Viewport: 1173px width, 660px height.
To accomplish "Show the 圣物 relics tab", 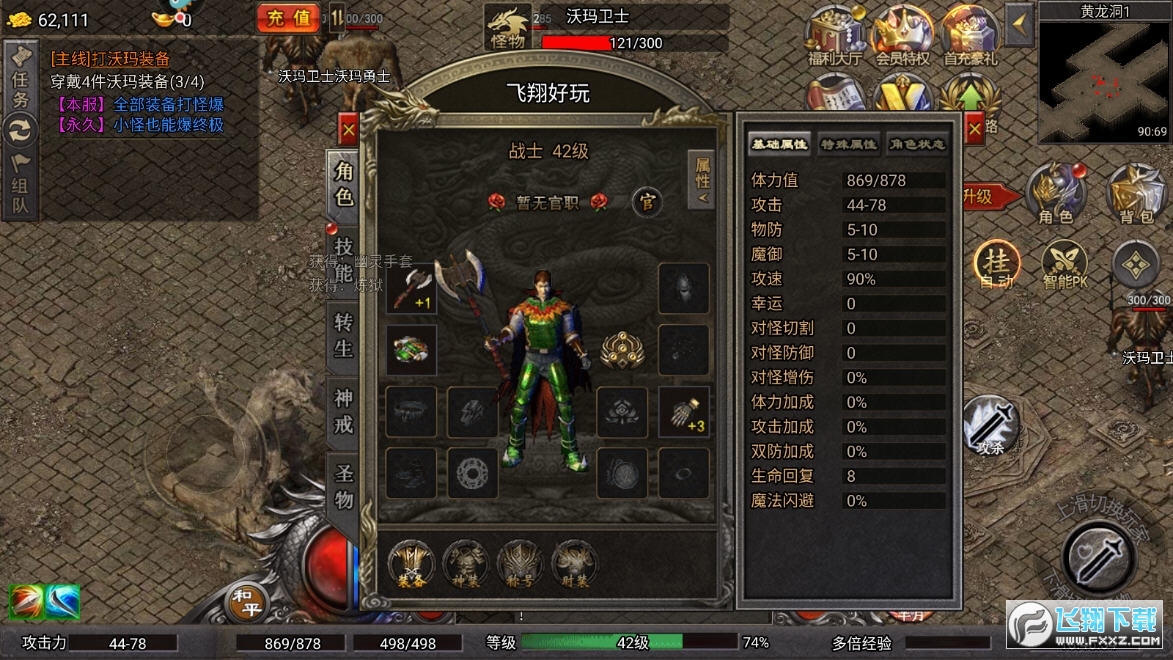I will click(343, 486).
